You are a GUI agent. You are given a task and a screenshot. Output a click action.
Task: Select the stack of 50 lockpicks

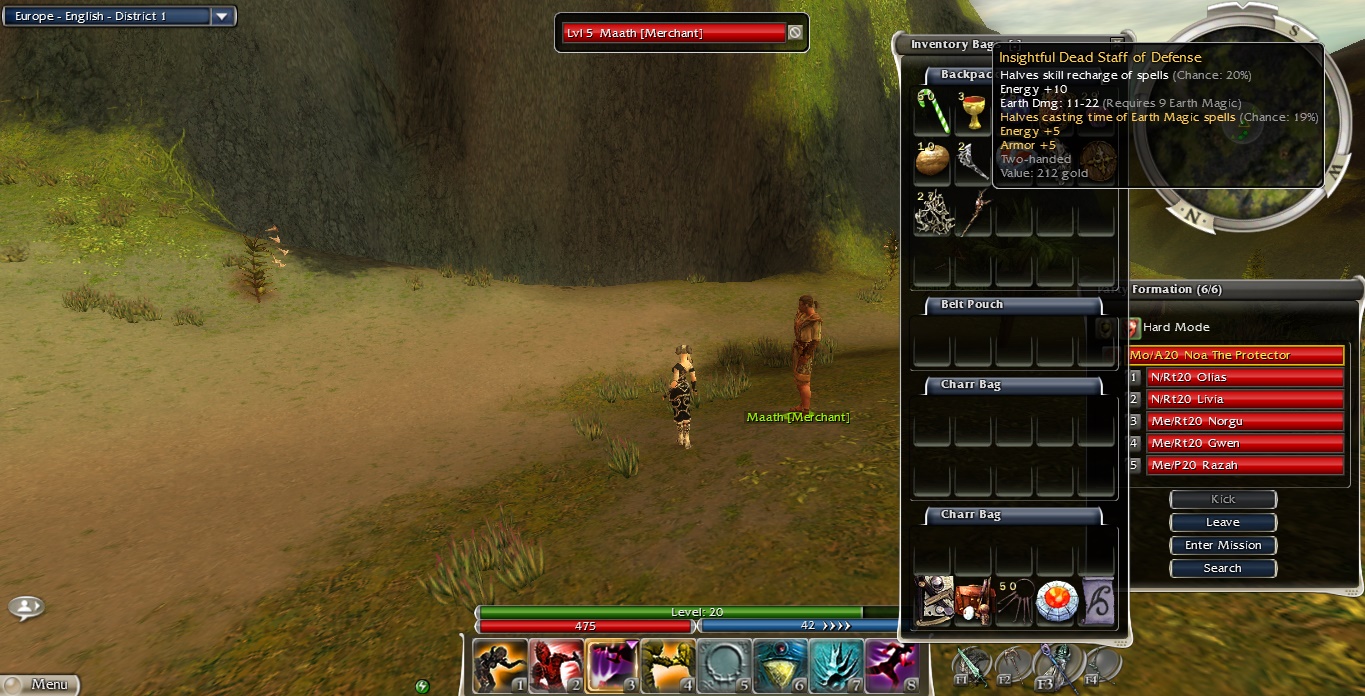point(1013,602)
